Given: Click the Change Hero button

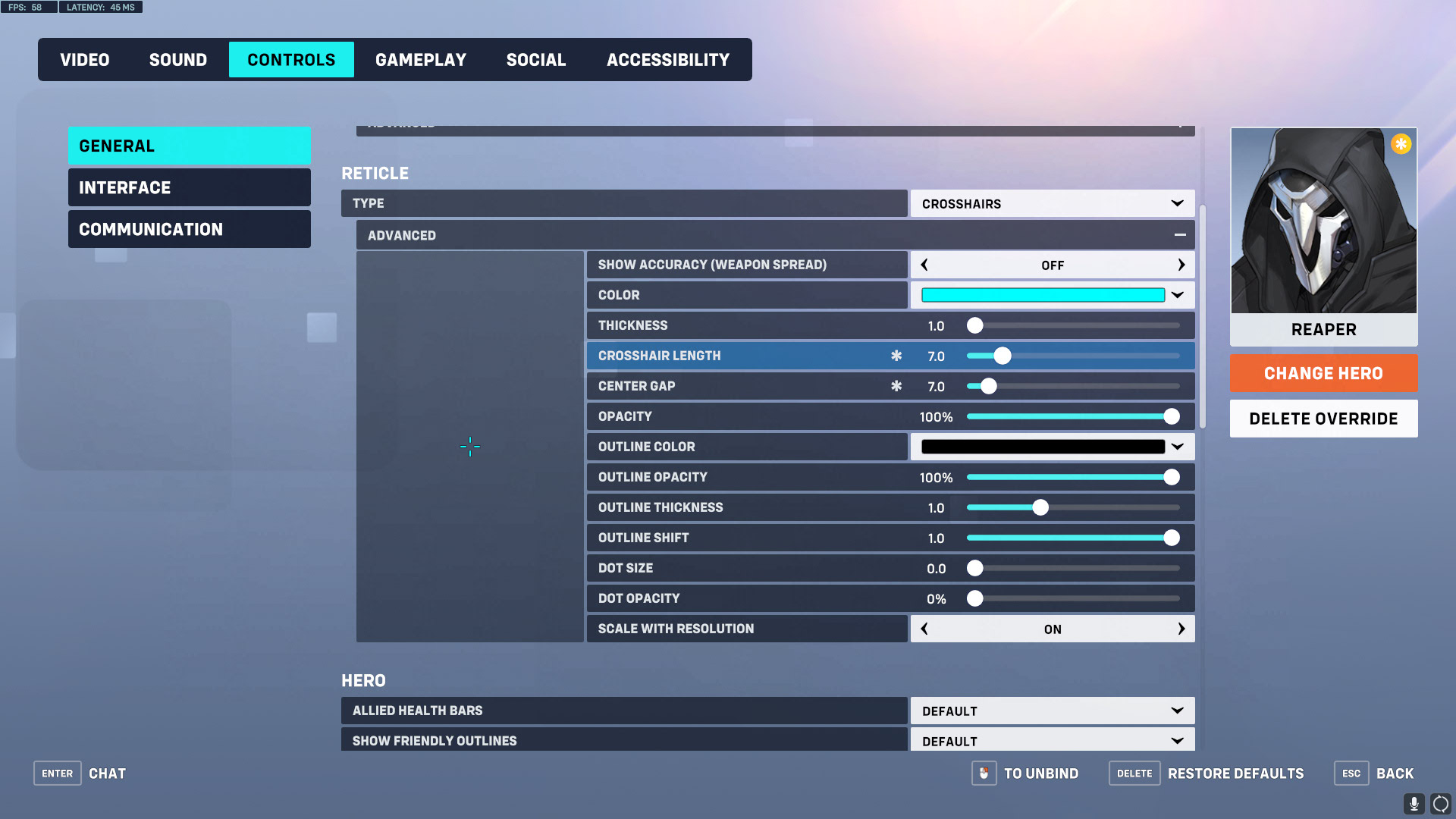Looking at the screenshot, I should [1323, 373].
